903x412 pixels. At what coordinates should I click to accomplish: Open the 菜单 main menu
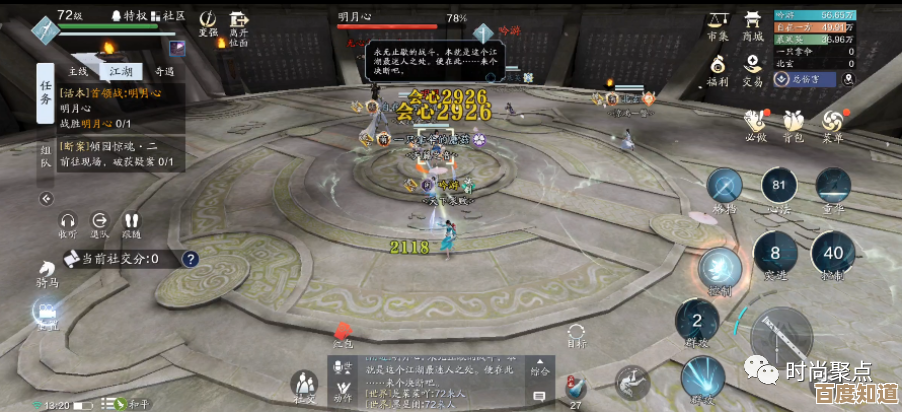click(832, 124)
